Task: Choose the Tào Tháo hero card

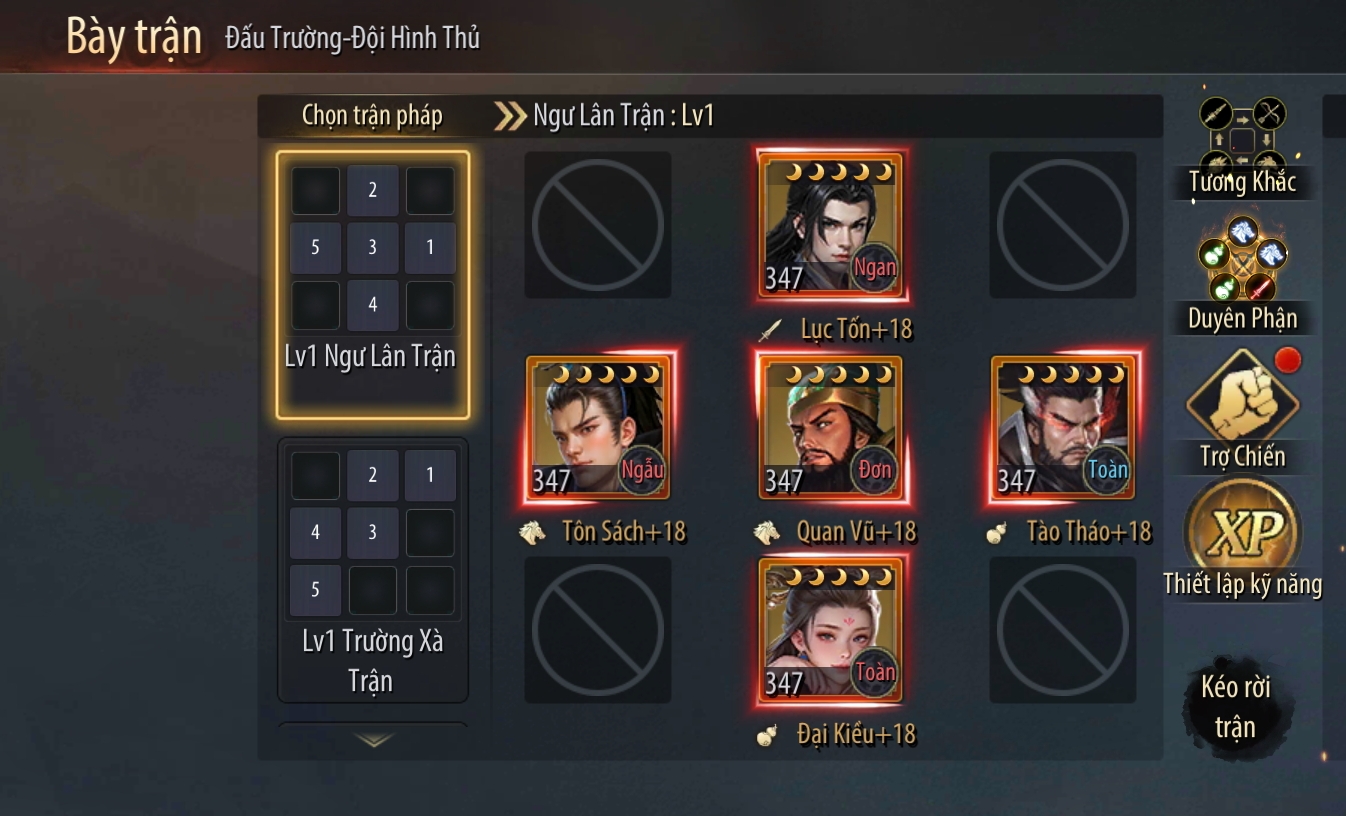Action: coord(1063,428)
